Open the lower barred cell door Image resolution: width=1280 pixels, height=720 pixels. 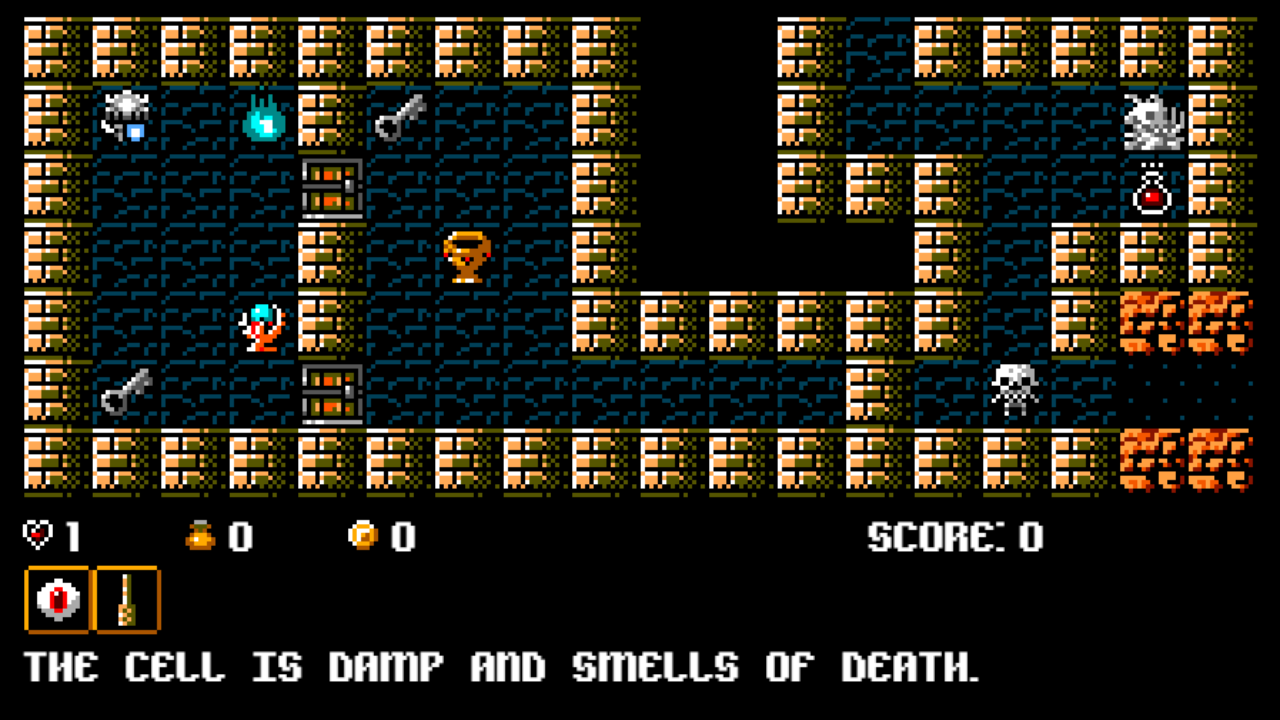click(x=330, y=395)
